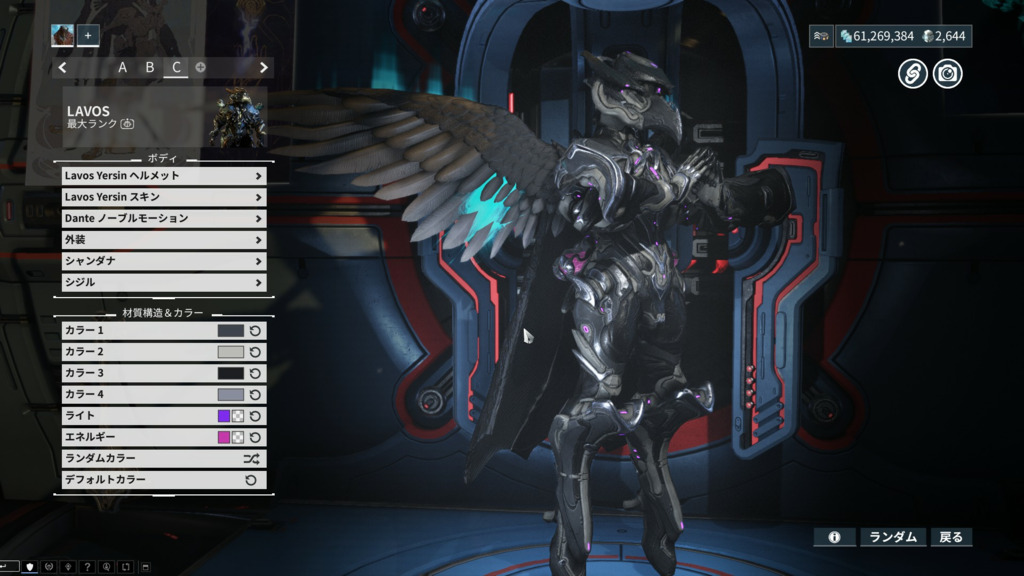The image size is (1024, 576).
Task: Switch to appearance config B
Action: tap(150, 68)
